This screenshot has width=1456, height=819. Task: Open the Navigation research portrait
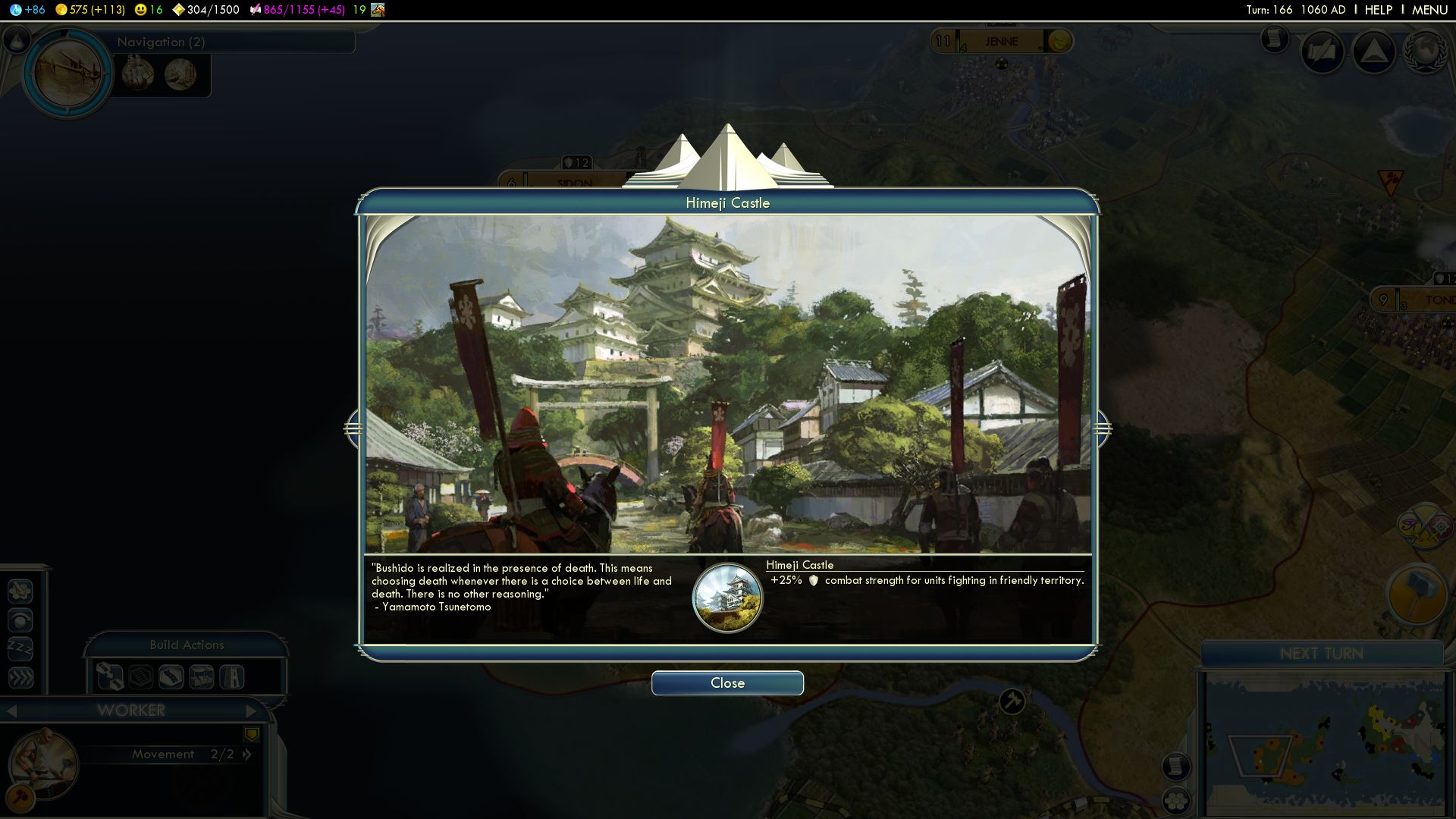coord(68,73)
